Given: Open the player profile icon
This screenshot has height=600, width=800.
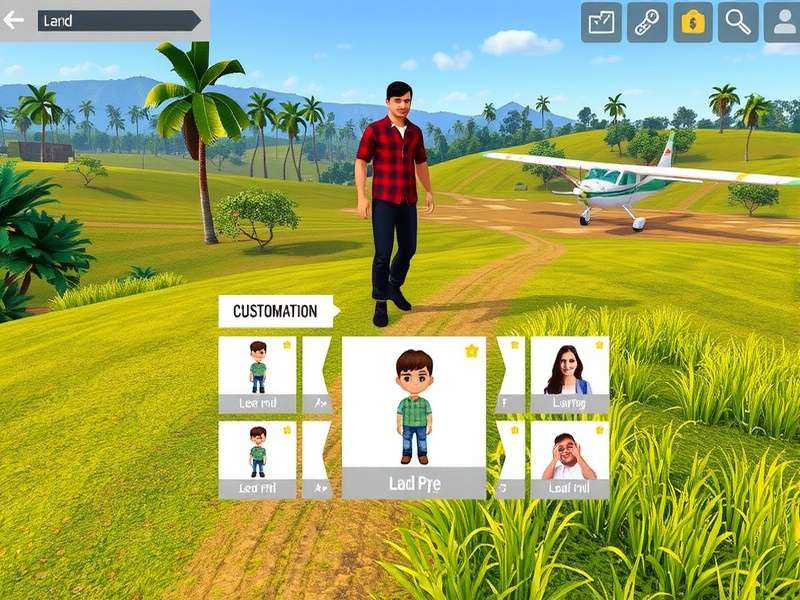Looking at the screenshot, I should point(782,22).
